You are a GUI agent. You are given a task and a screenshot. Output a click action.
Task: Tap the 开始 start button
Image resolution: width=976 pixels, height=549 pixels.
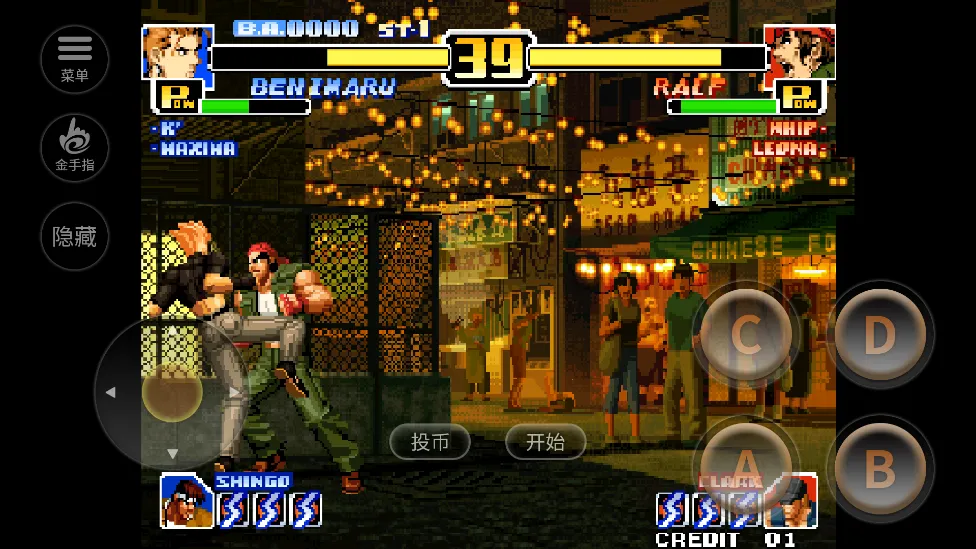(545, 442)
